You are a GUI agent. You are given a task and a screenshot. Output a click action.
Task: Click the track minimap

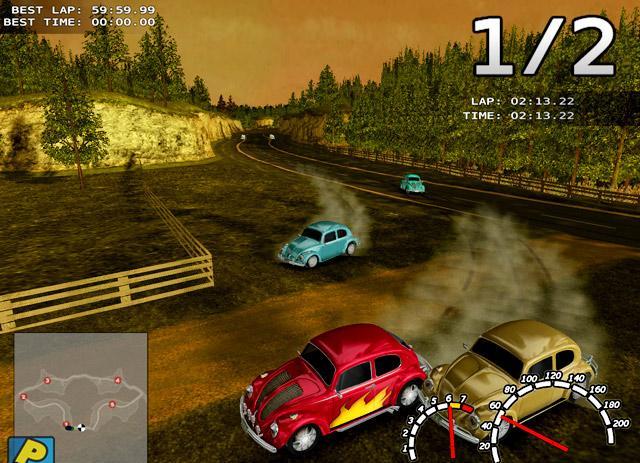80,390
